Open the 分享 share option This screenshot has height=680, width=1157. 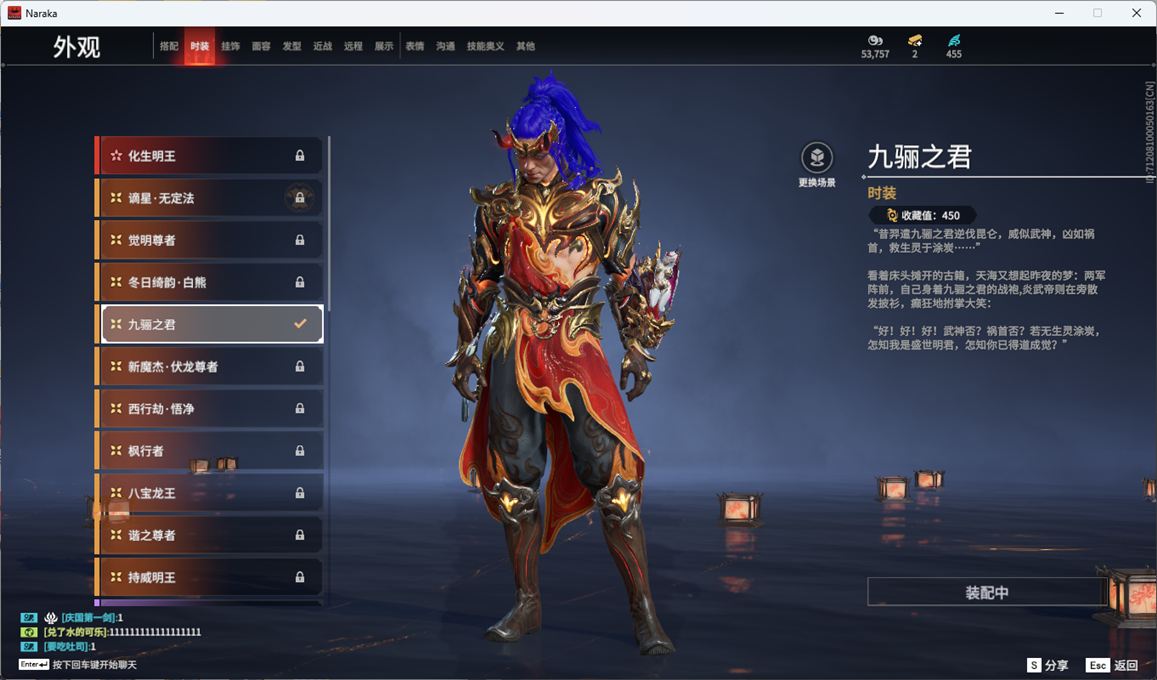1047,665
